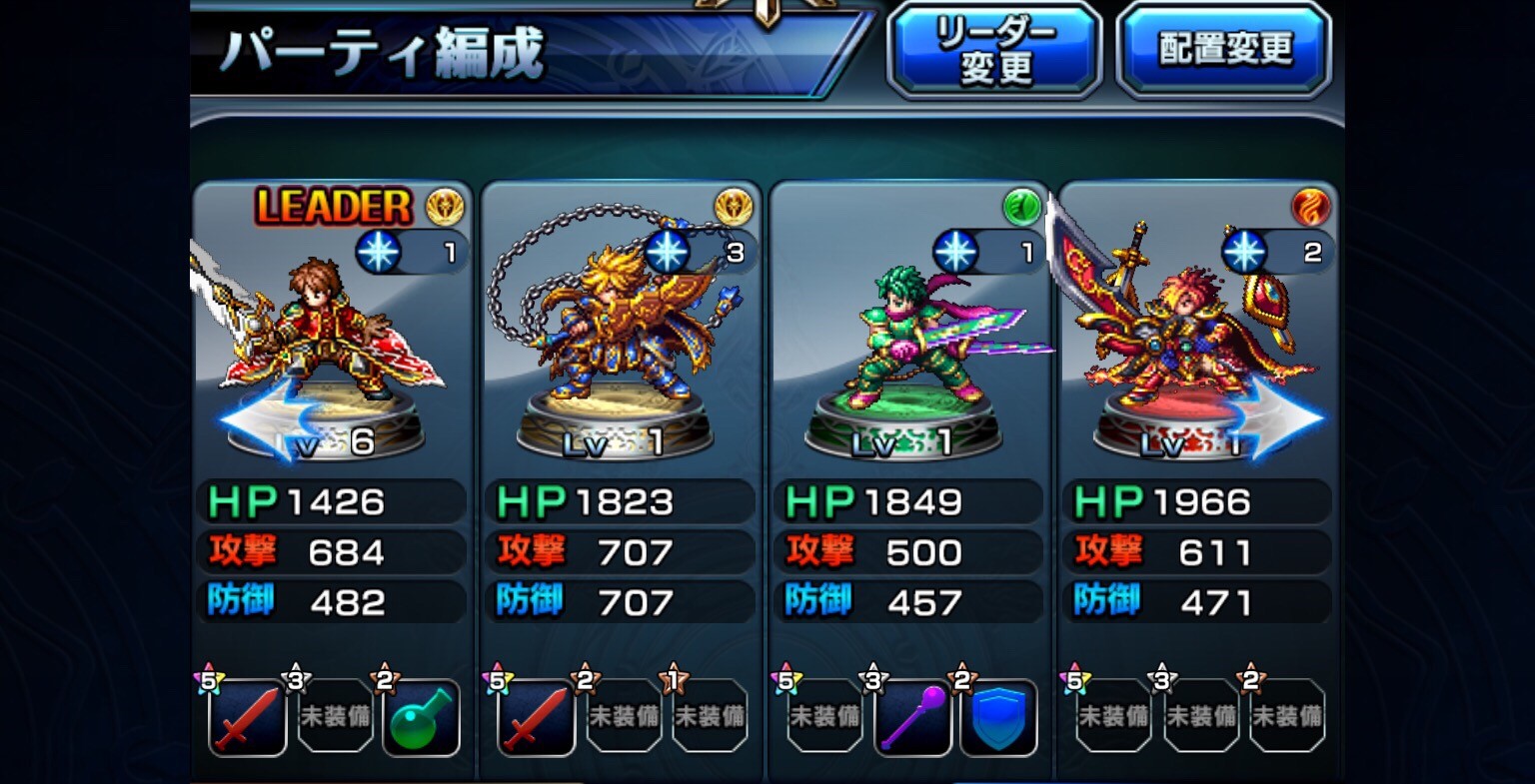Select the red-coated LEADER unit card
This screenshot has width=1535, height=784.
335,330
